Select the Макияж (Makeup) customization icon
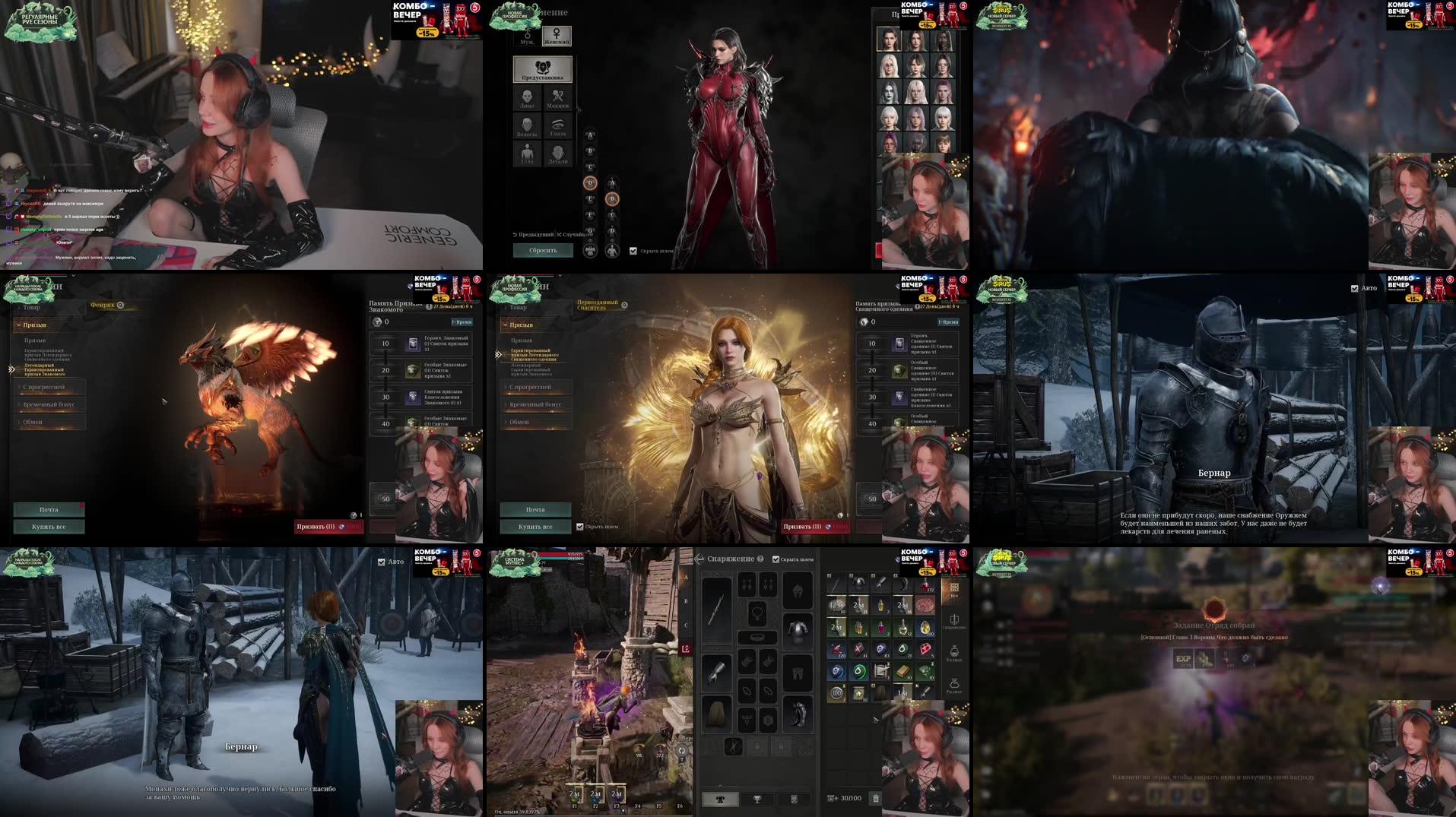The width and height of the screenshot is (1456, 817). (558, 97)
